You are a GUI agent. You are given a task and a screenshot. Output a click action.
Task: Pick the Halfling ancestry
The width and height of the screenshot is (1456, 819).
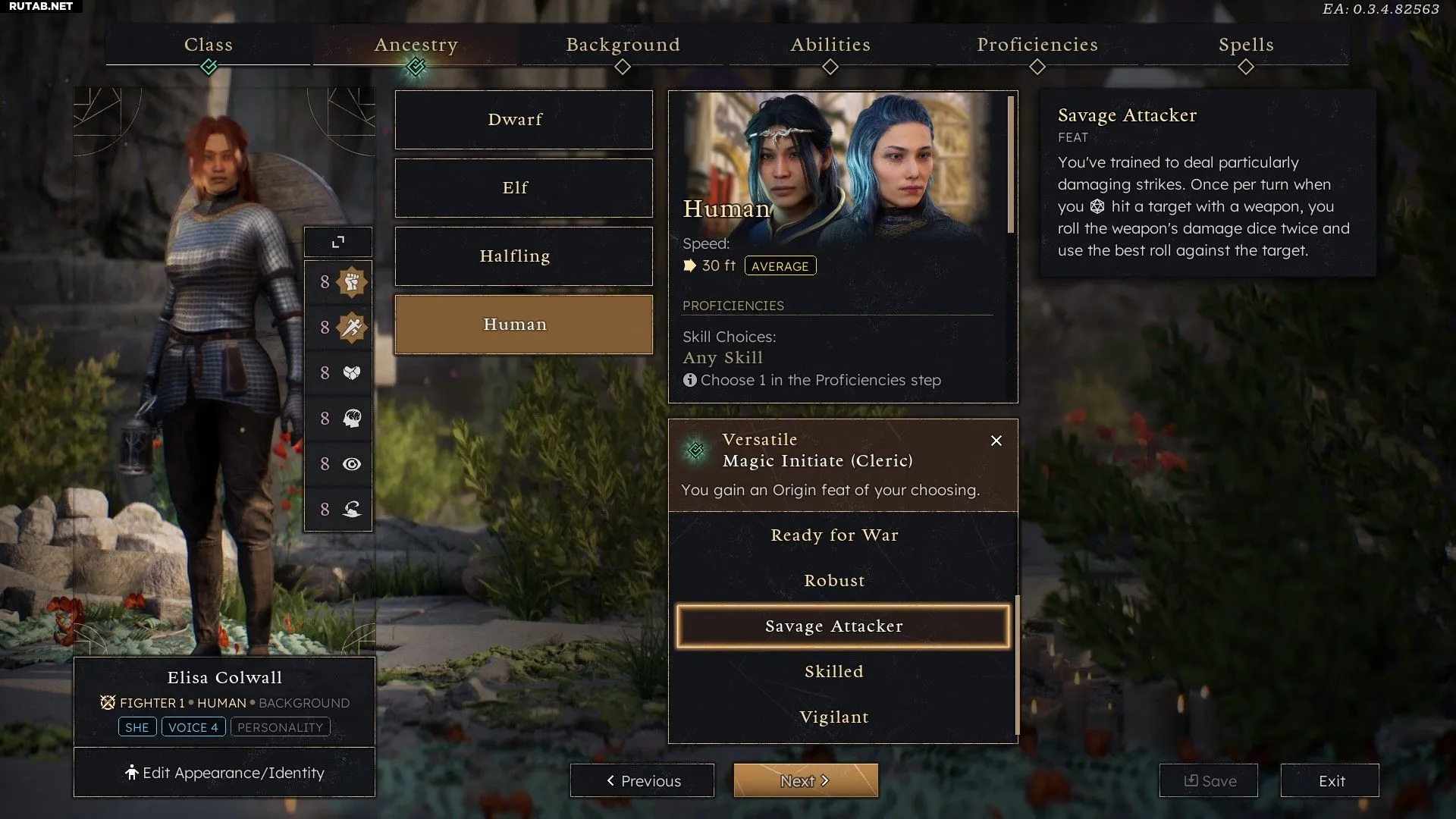coord(523,256)
